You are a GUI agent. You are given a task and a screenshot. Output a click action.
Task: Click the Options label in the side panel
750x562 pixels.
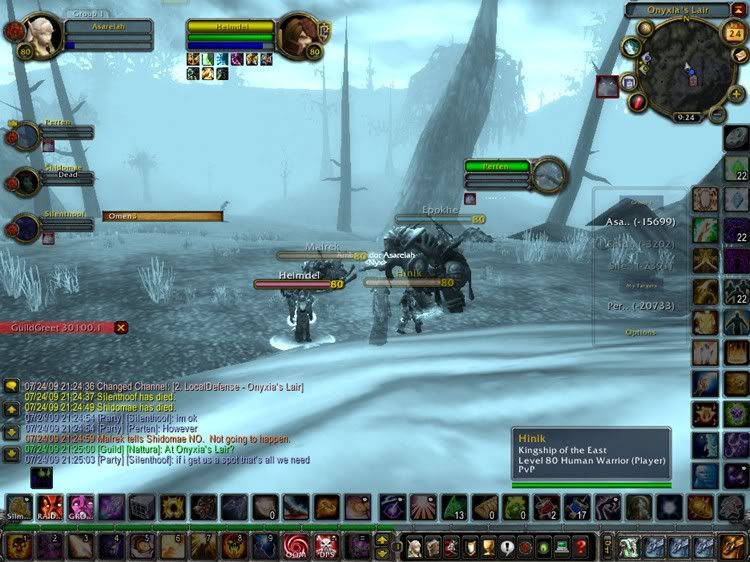point(641,332)
